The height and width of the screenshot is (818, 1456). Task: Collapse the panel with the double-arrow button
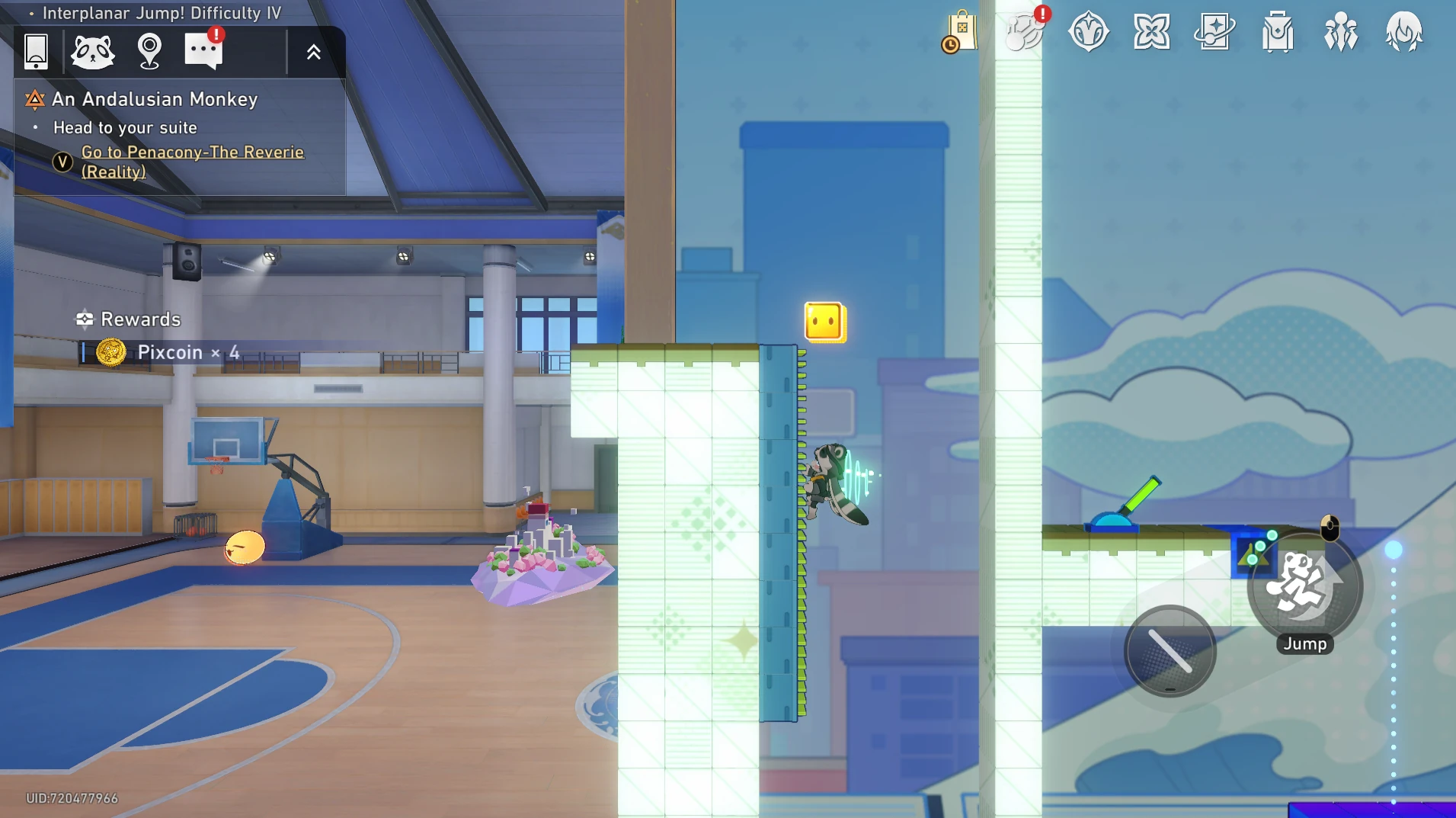313,52
